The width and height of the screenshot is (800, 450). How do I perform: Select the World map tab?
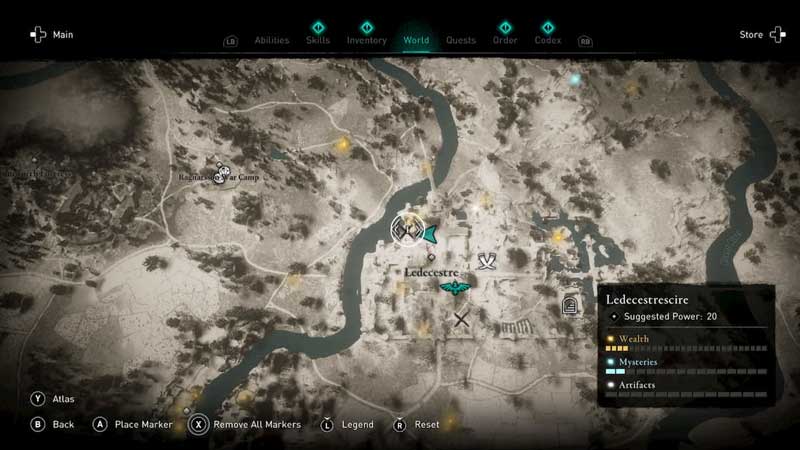point(416,41)
